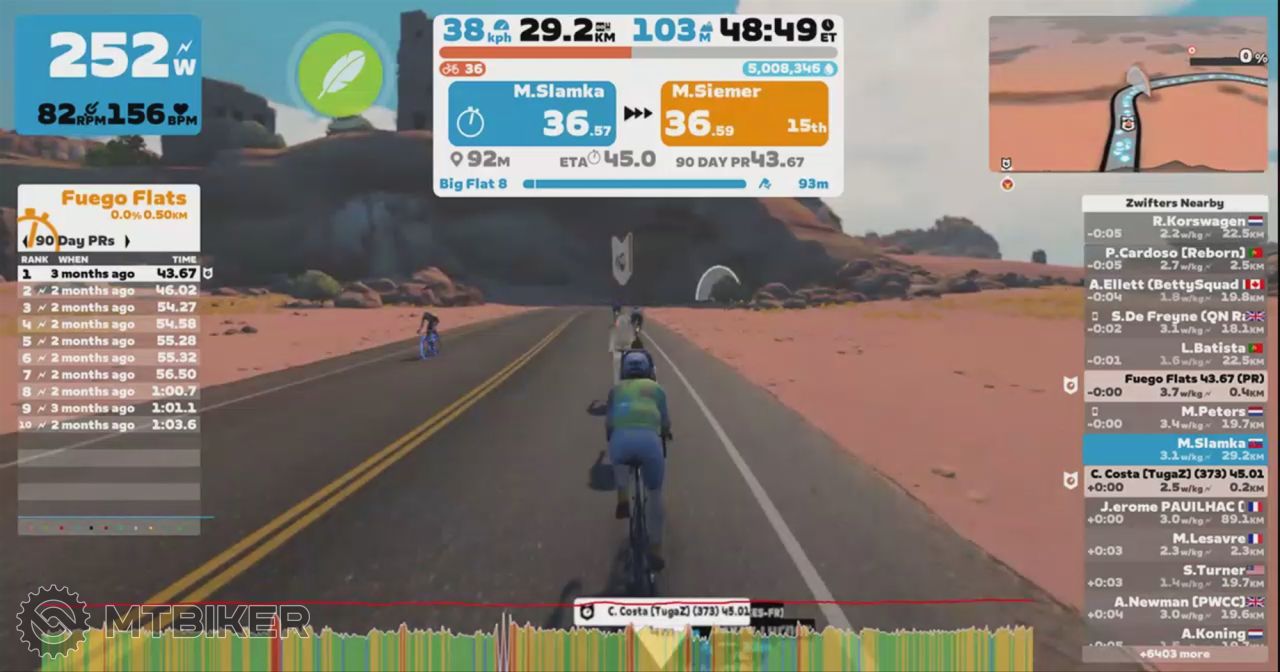Screen dimensions: 1280x672
Task: Show the previous leaderboard before 90 Day PRs
Action: [25, 241]
